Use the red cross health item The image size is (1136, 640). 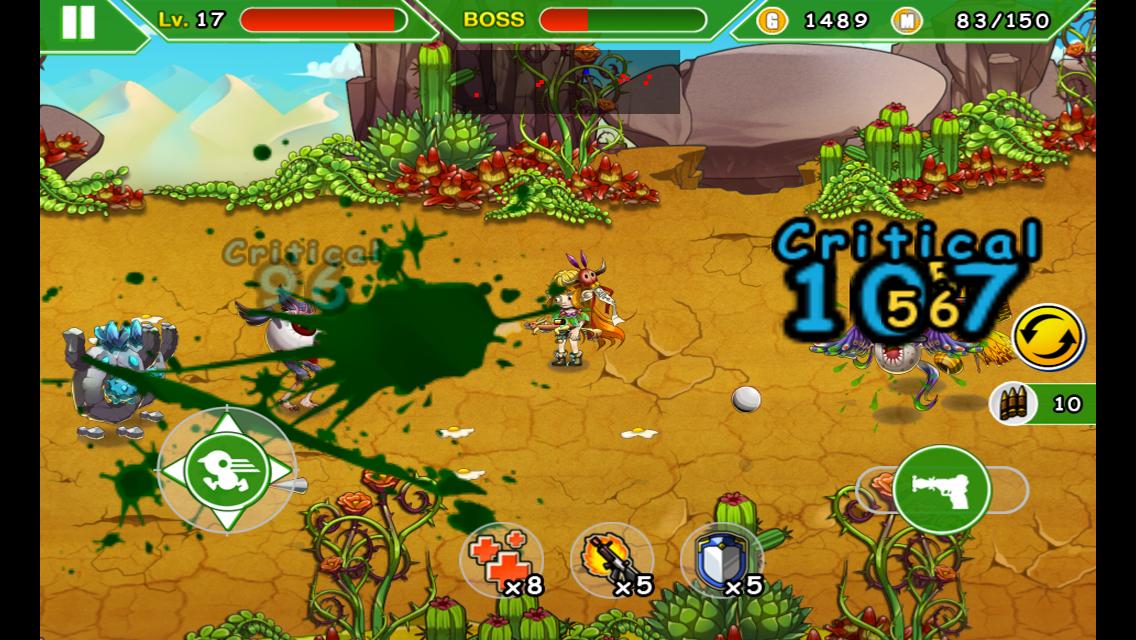tap(501, 560)
